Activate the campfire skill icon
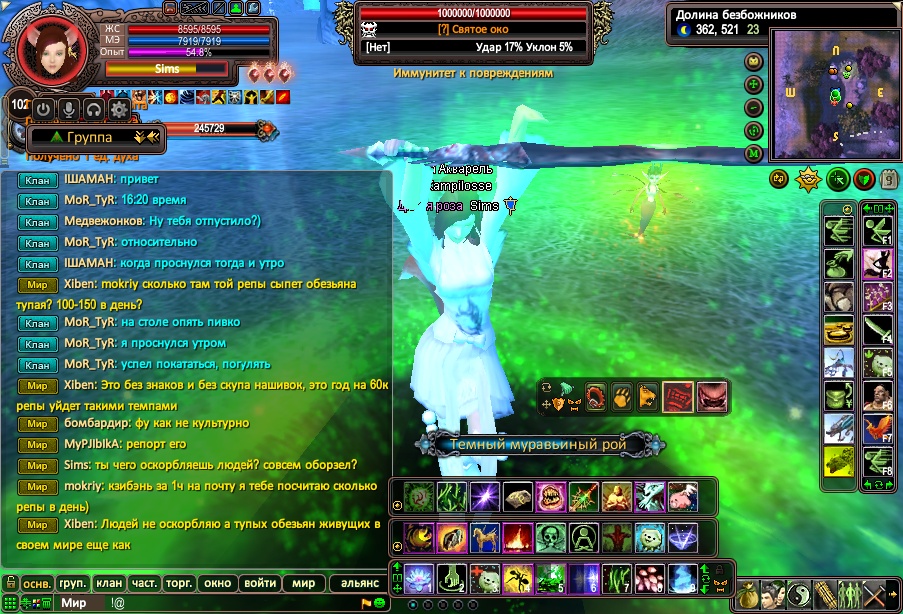This screenshot has width=903, height=614. click(516, 537)
